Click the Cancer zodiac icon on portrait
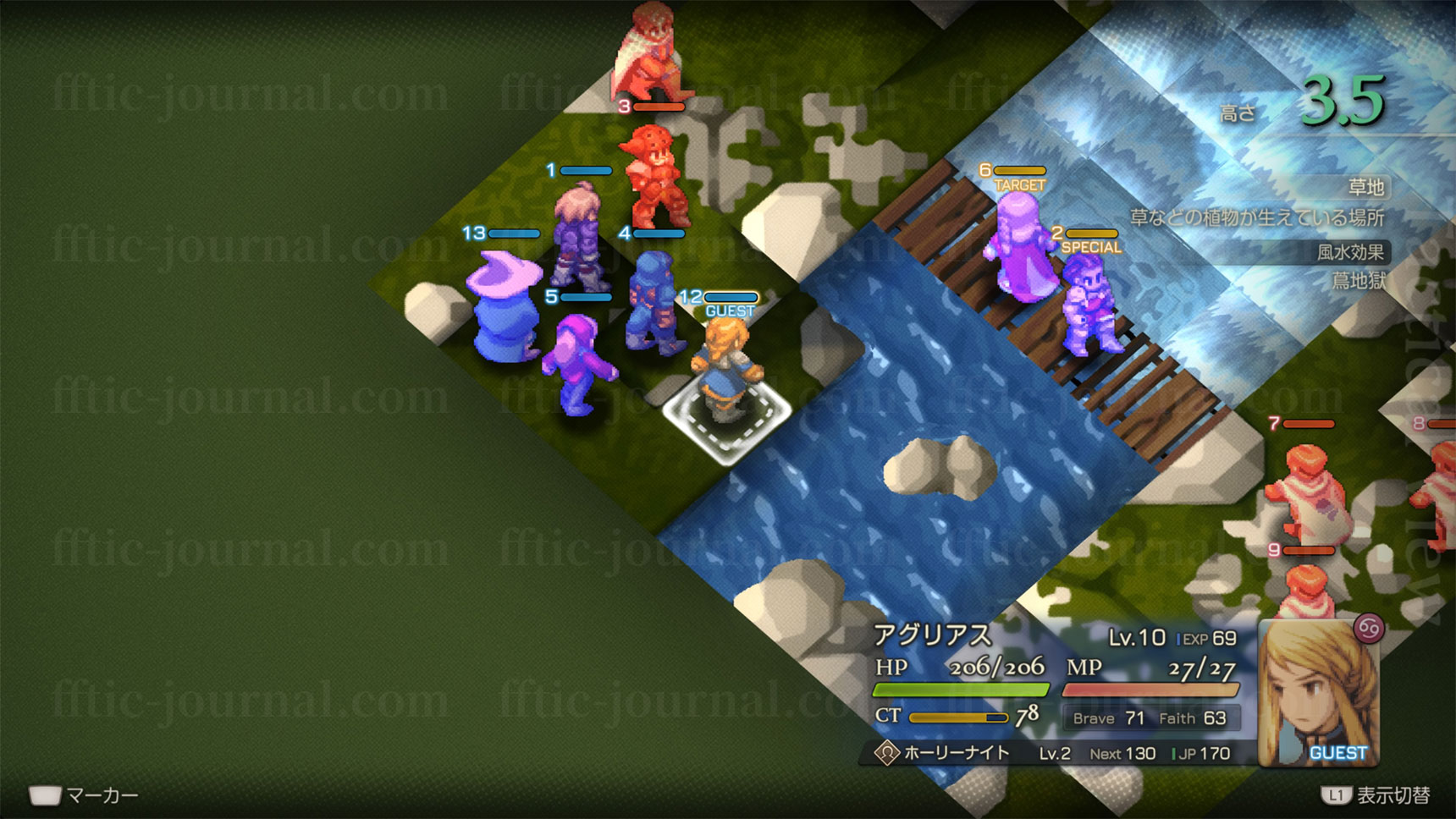Viewport: 1456px width, 819px height. click(1368, 629)
